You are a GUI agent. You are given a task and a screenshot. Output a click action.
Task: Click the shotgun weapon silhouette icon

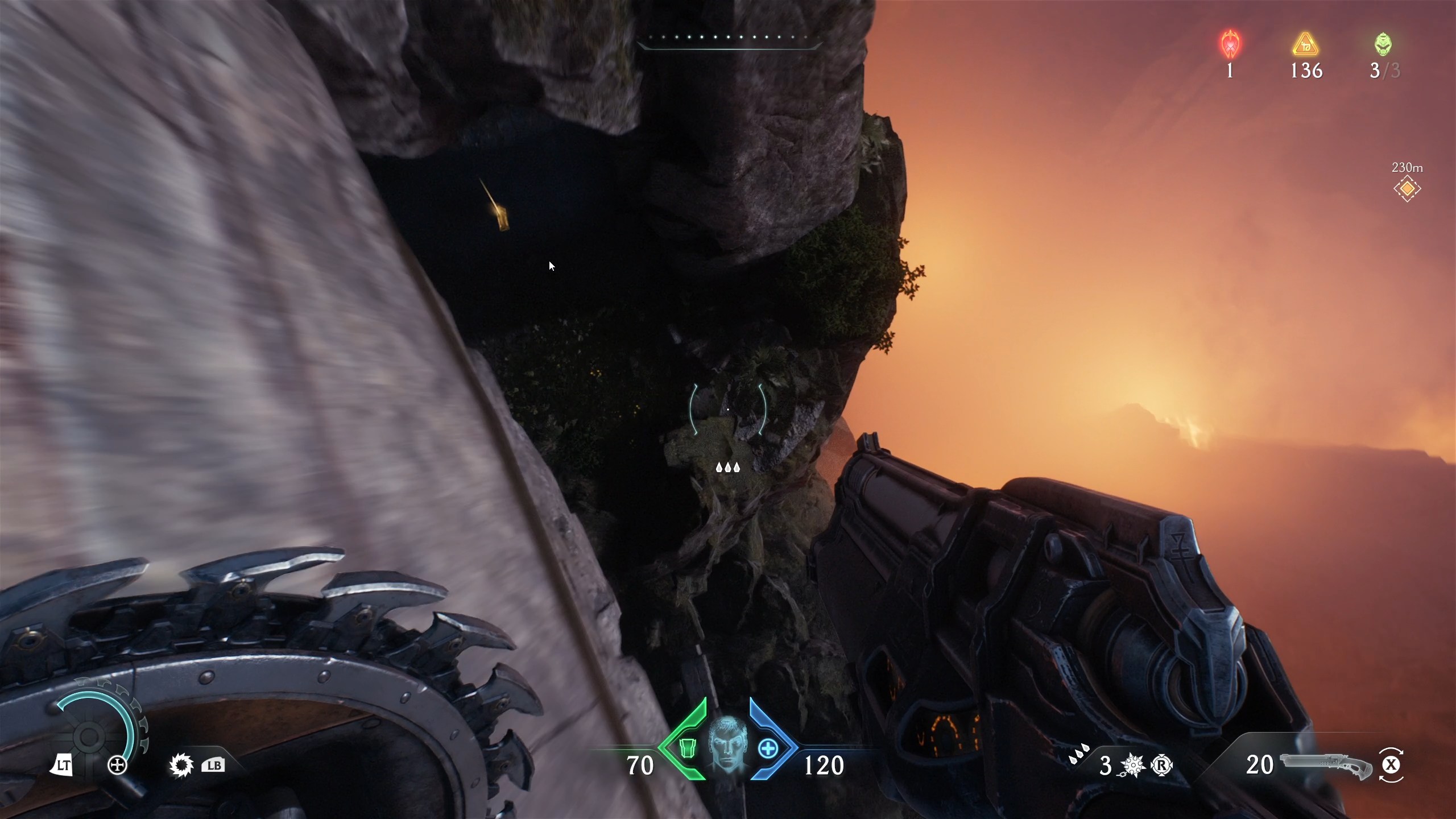click(x=1325, y=766)
